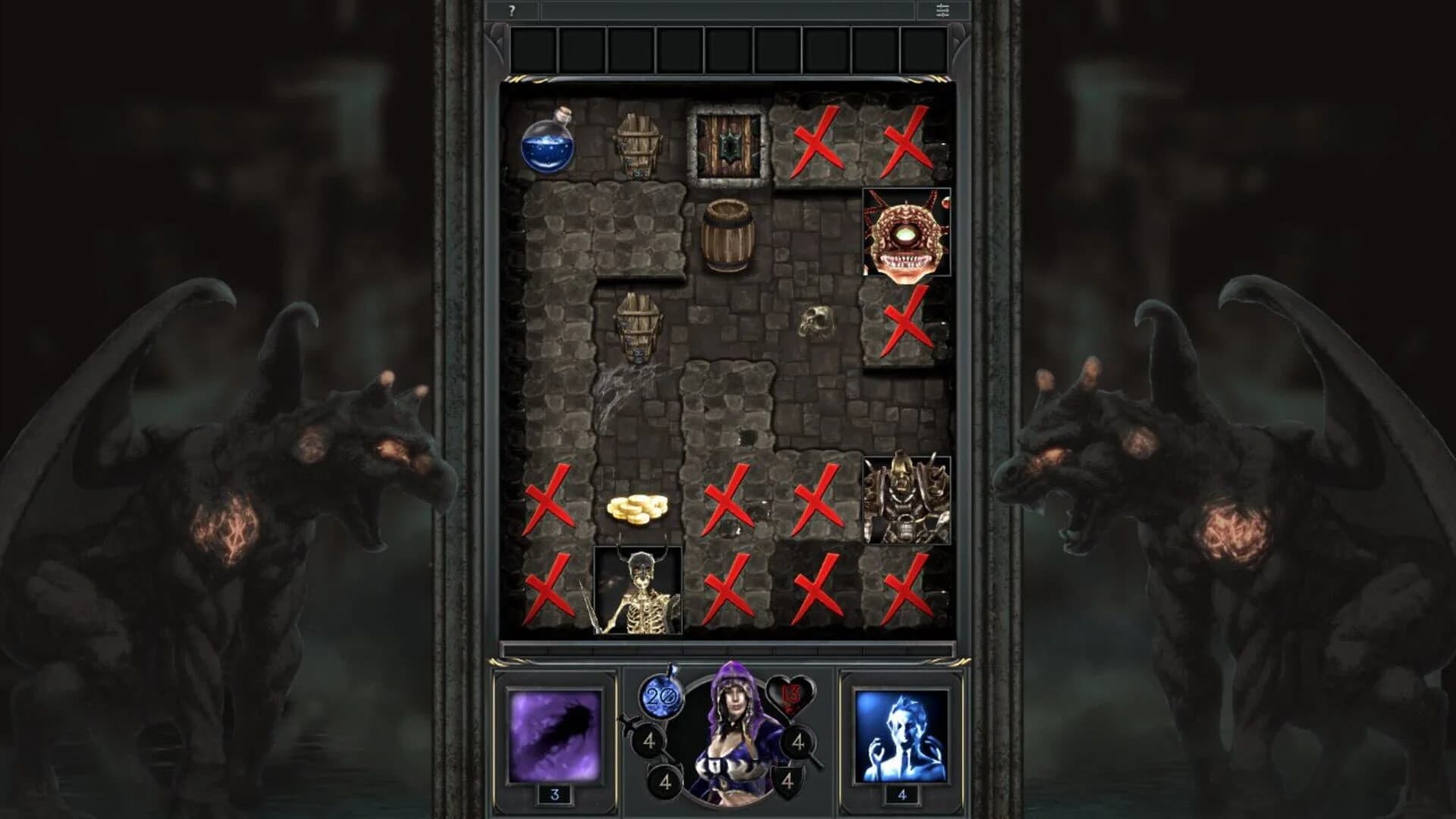Attack the armored orc monster

[x=906, y=500]
